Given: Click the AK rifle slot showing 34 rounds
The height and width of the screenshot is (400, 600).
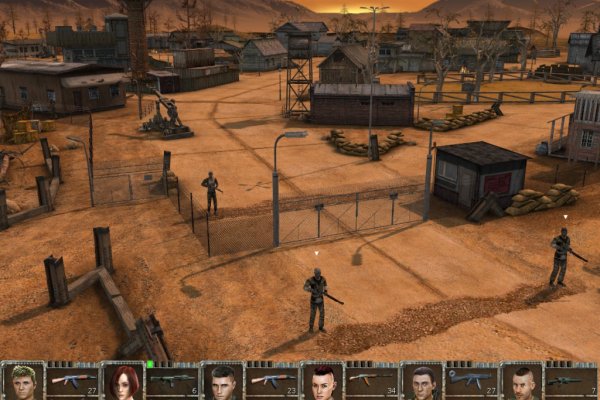Looking at the screenshot, I should (371, 381).
